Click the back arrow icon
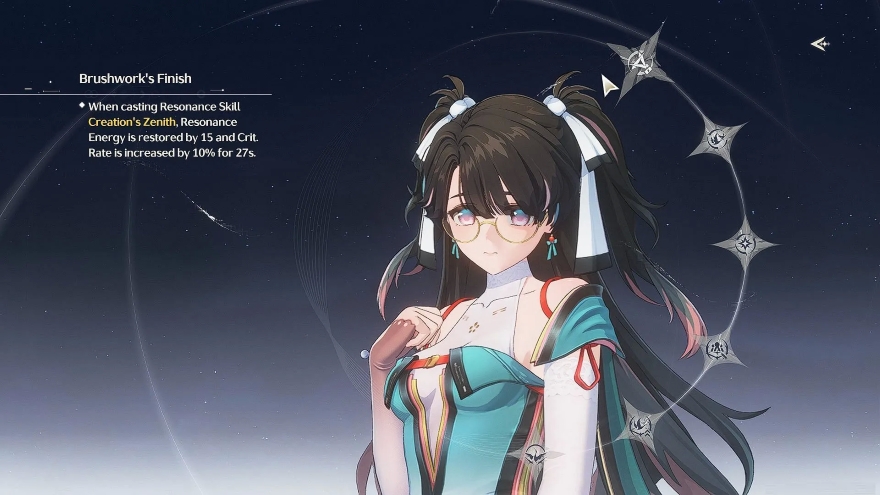Screen dimensions: 880x495 click(x=819, y=43)
